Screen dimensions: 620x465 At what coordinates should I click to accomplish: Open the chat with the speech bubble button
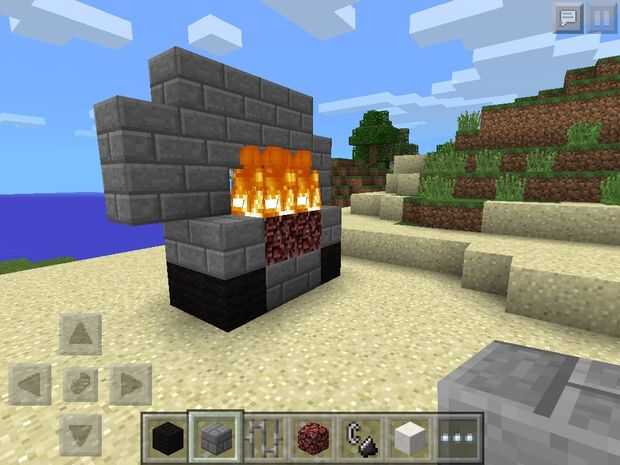(568, 17)
